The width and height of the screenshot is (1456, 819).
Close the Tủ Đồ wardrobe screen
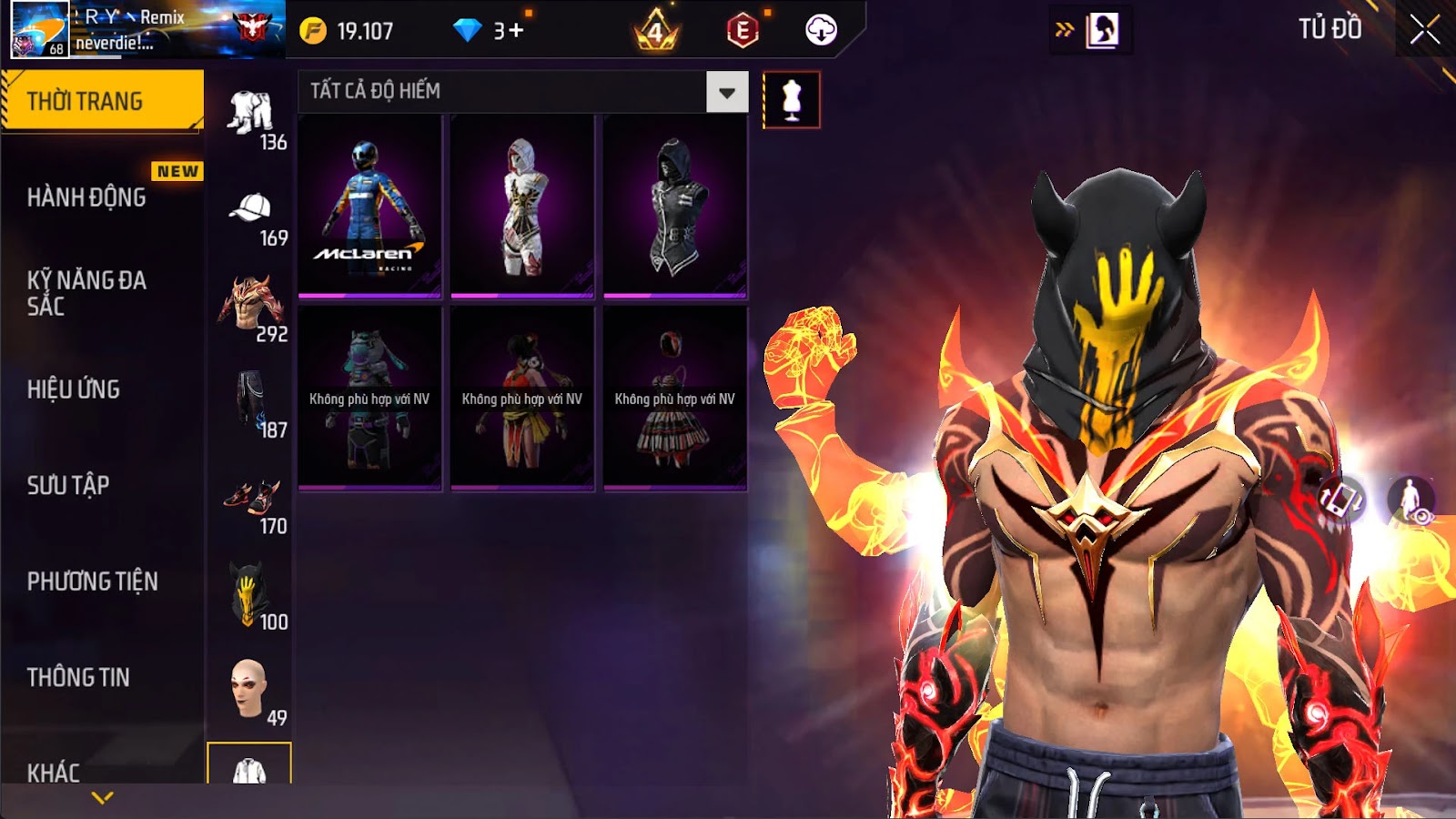point(1424,30)
